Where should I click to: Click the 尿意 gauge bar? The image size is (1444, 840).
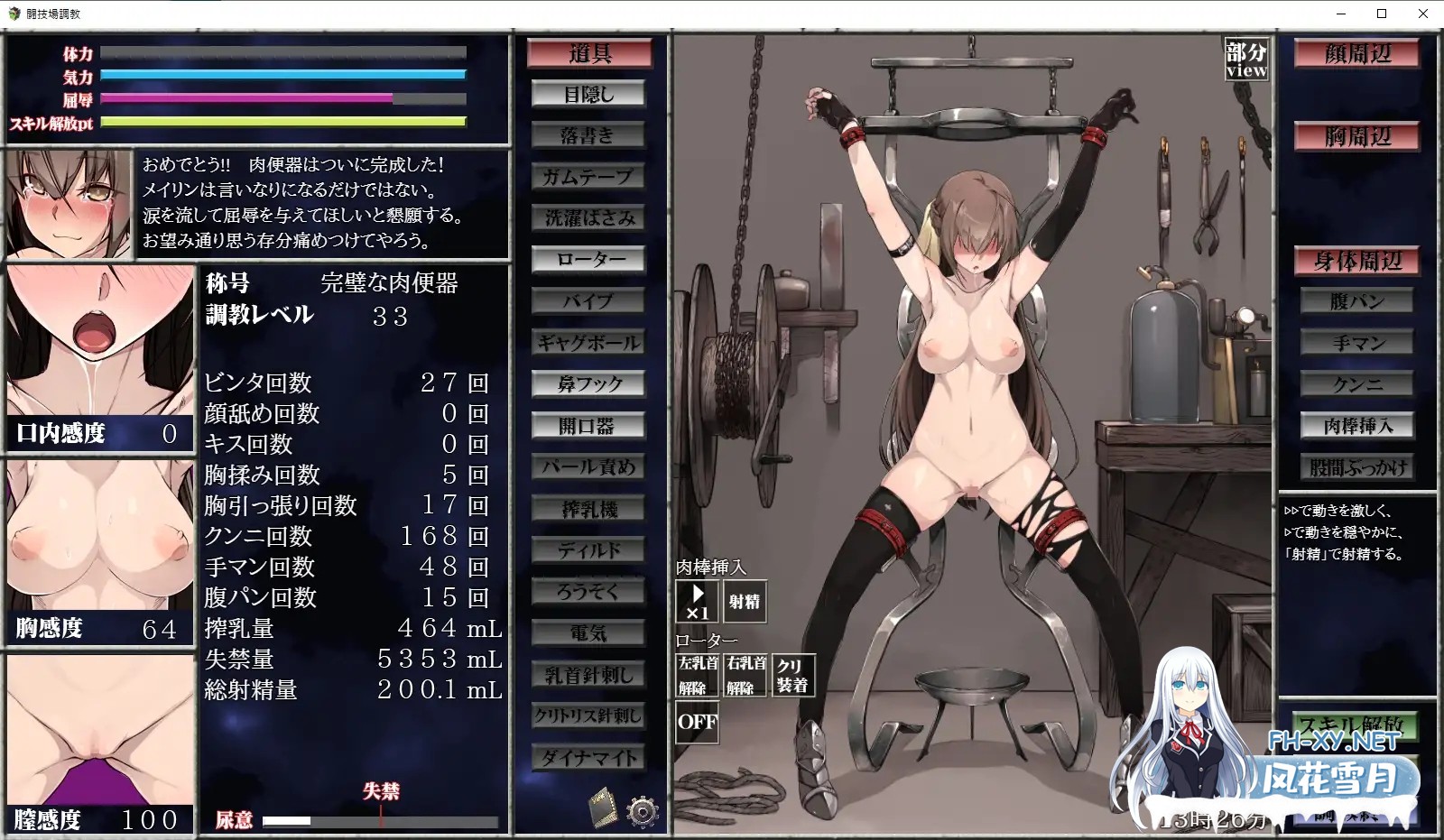click(379, 820)
